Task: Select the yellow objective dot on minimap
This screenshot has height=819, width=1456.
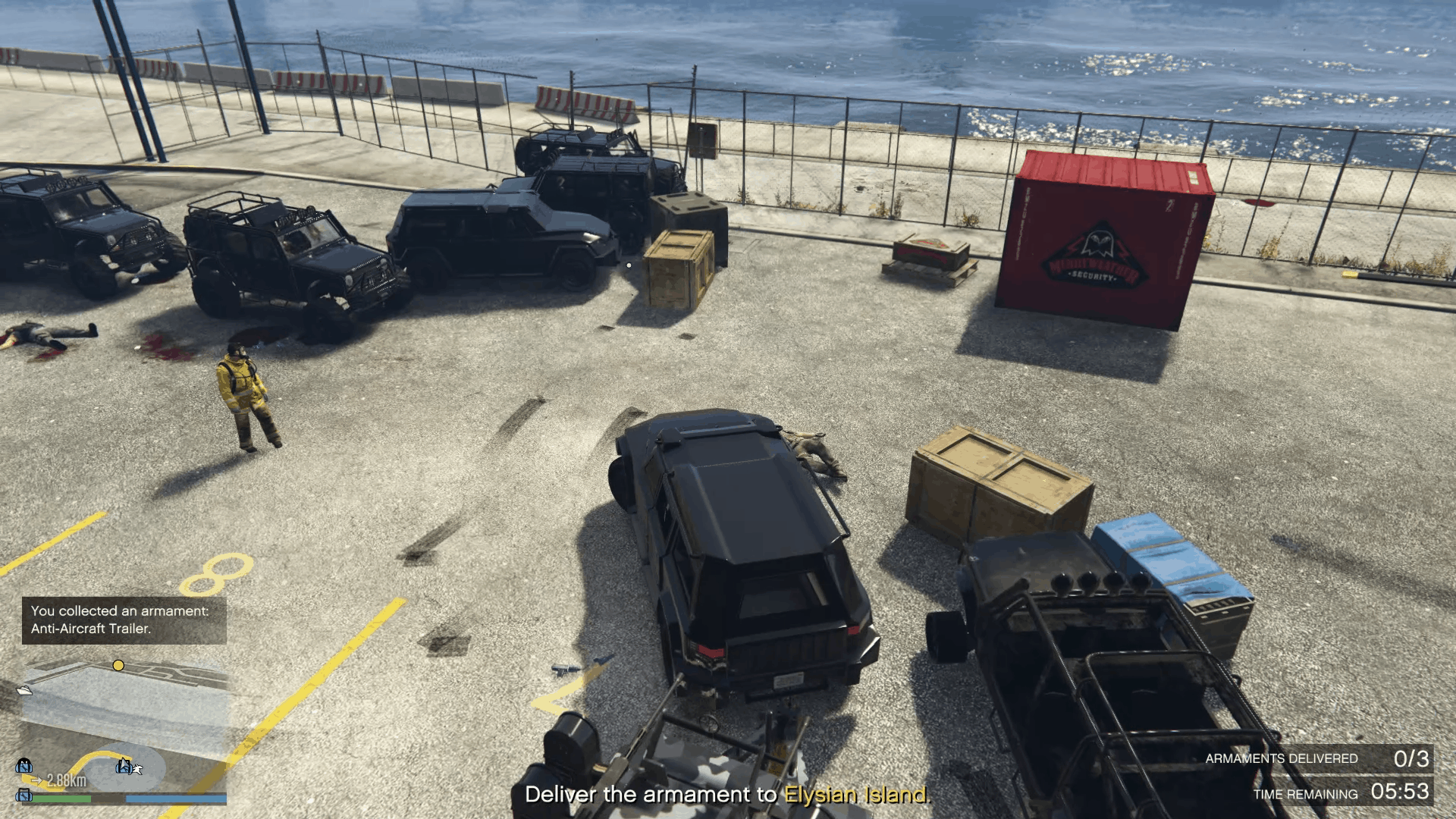Action: click(x=118, y=666)
